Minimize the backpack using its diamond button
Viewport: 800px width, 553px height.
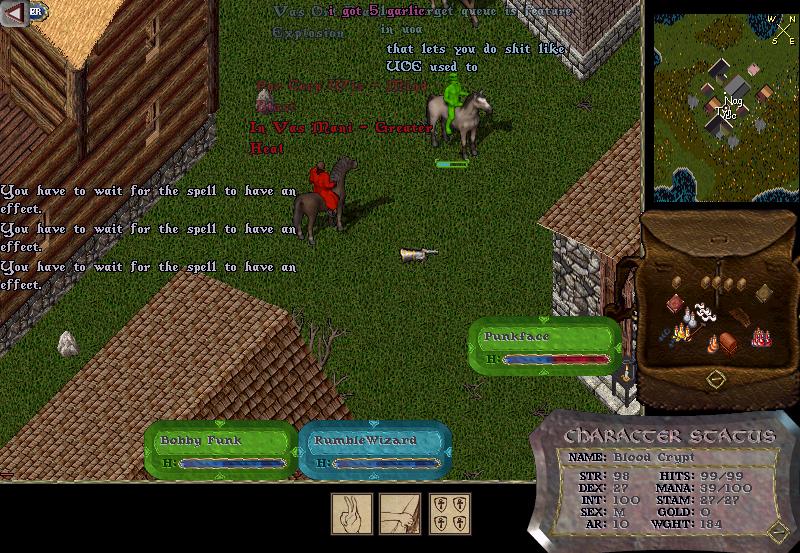click(x=716, y=379)
